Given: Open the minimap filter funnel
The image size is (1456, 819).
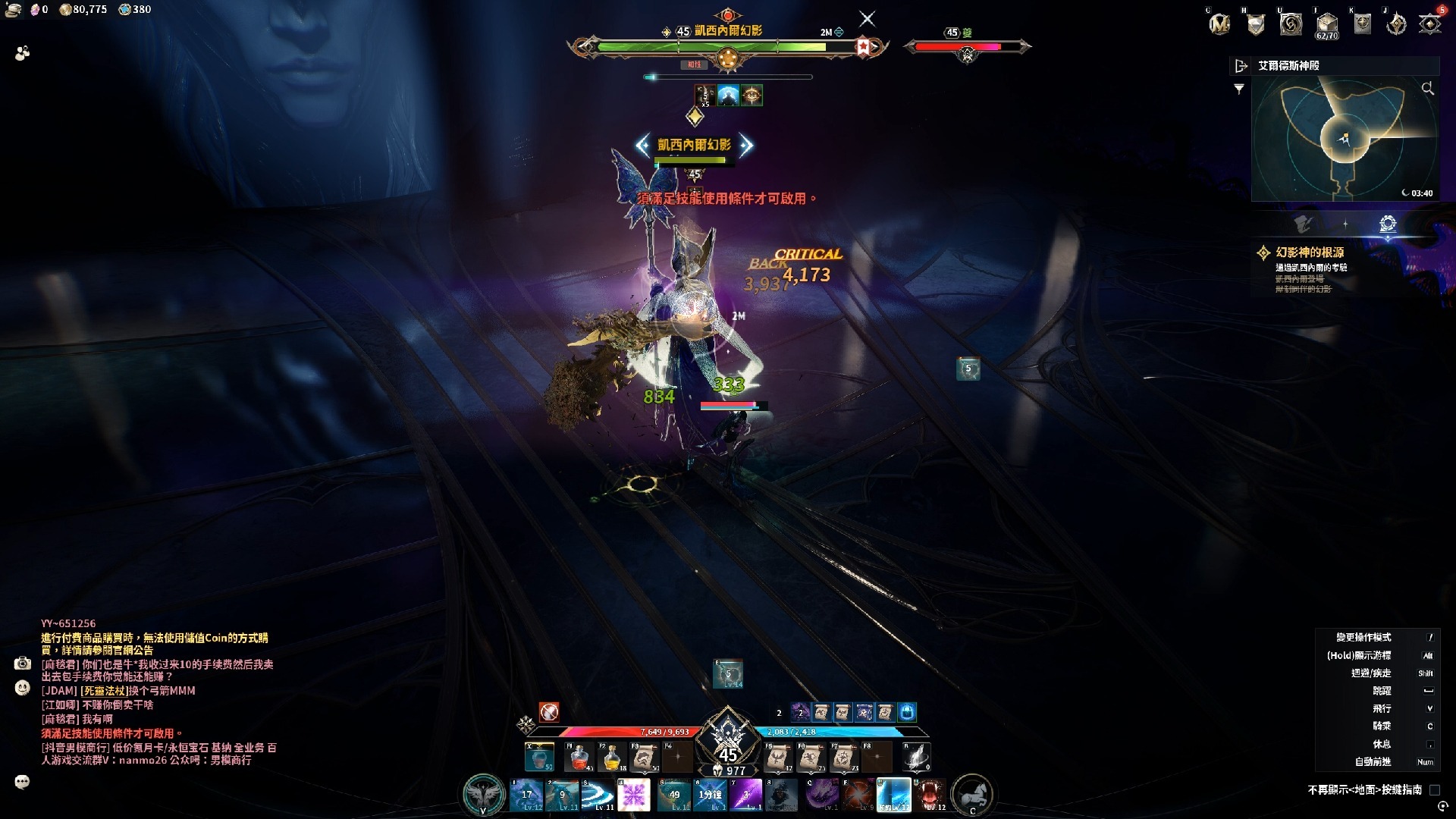Looking at the screenshot, I should [1239, 89].
